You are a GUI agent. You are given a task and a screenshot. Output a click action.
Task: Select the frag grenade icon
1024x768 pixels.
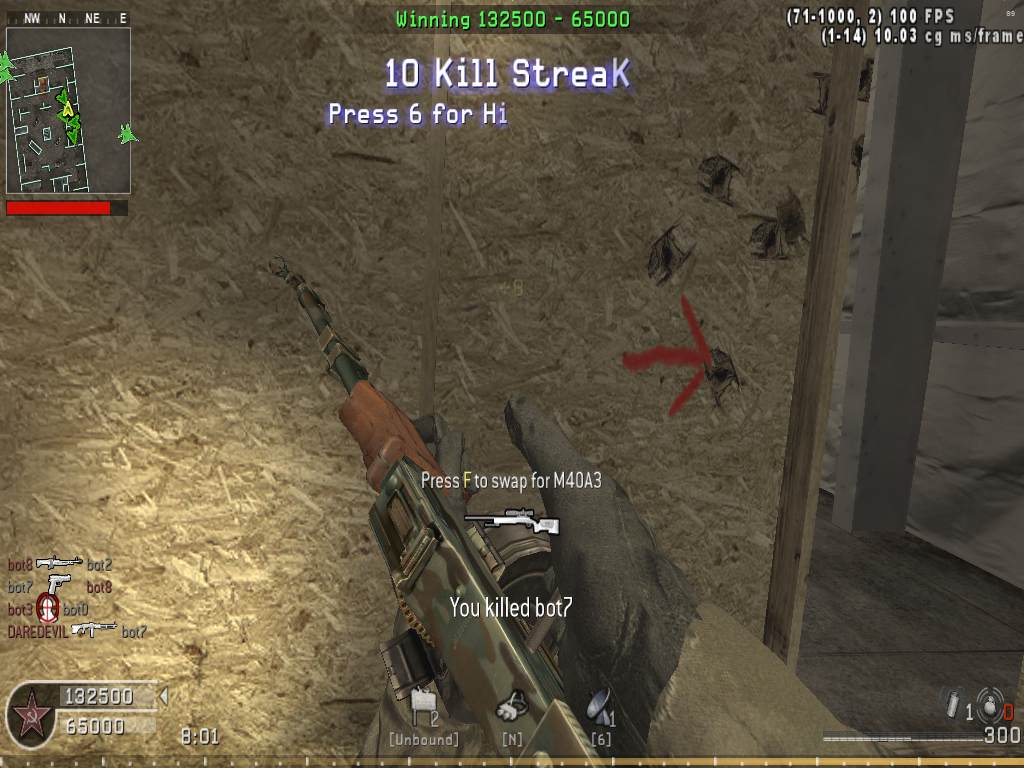[x=989, y=703]
